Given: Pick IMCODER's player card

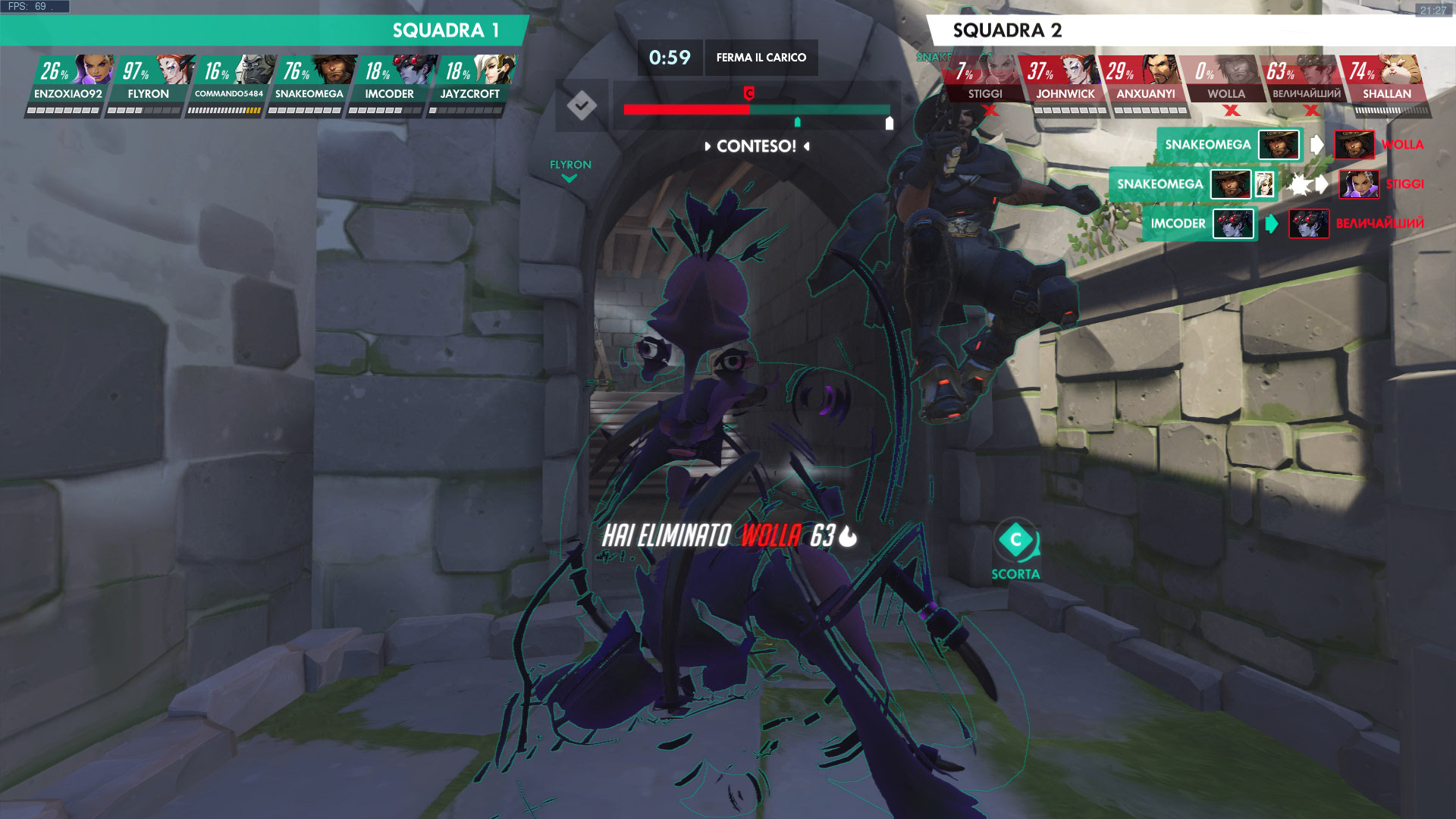Looking at the screenshot, I should tap(390, 83).
